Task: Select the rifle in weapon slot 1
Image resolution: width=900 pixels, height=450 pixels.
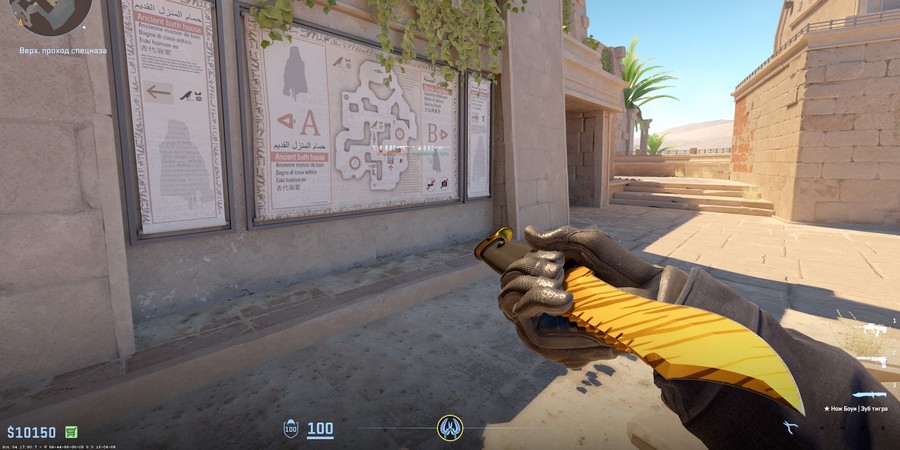Action: 875,329
